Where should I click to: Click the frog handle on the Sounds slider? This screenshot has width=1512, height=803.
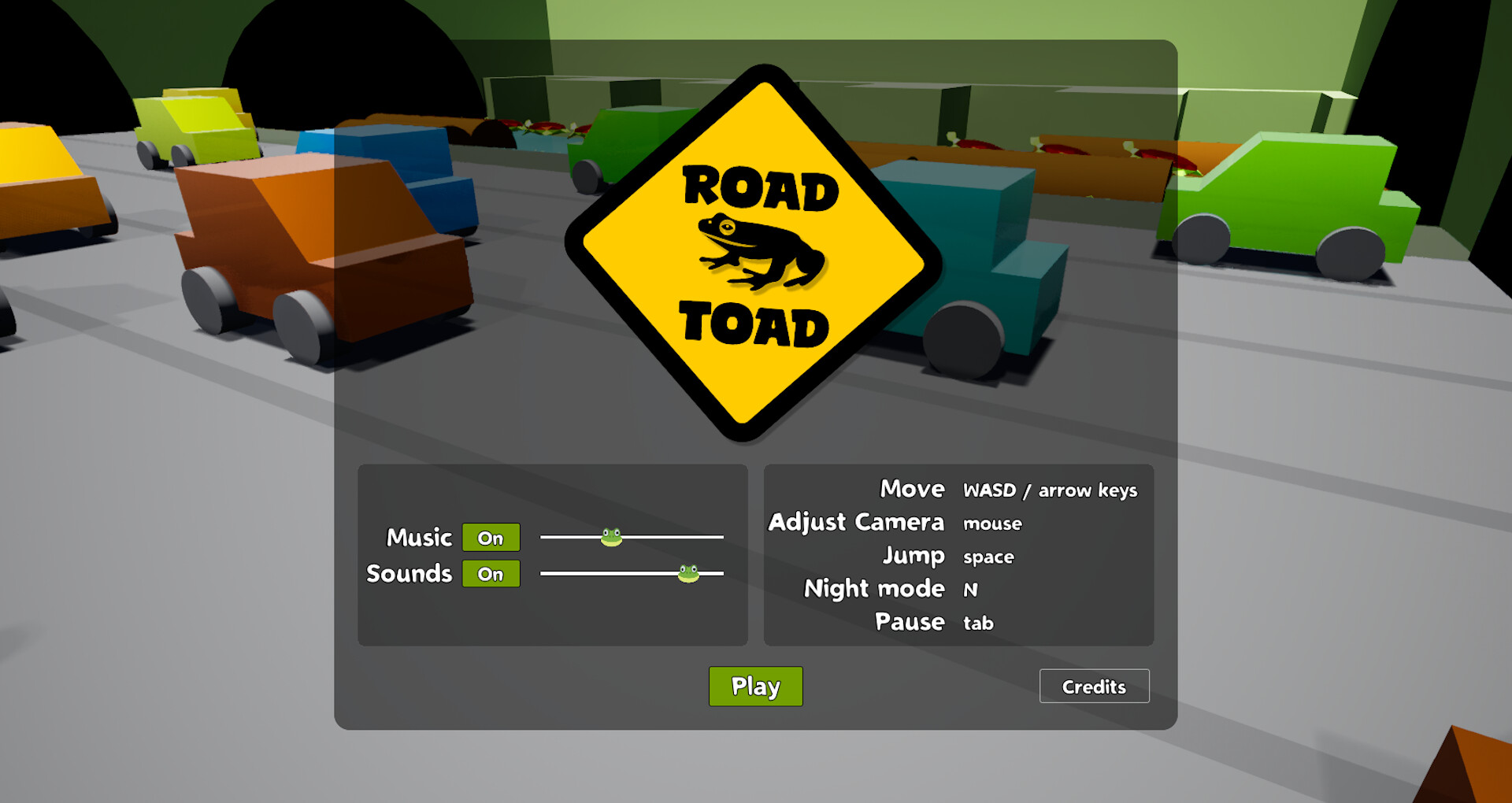pos(687,572)
